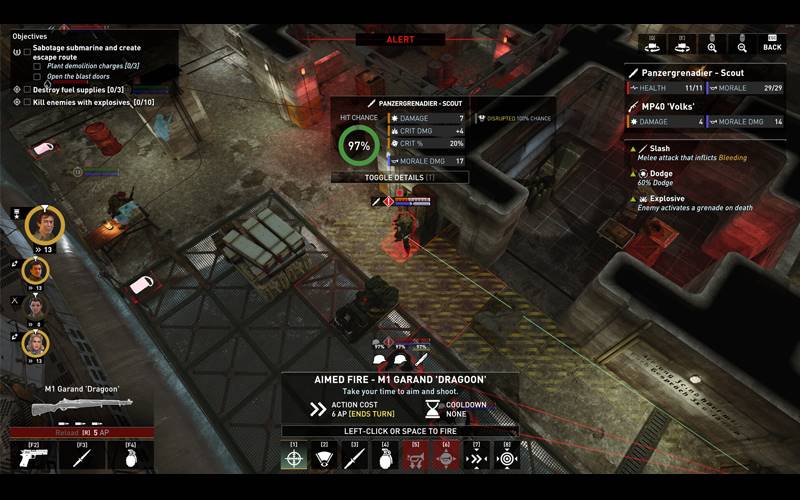The width and height of the screenshot is (800, 500).
Task: Select the Aimed Fire crosshair ability
Action: pyautogui.click(x=294, y=457)
